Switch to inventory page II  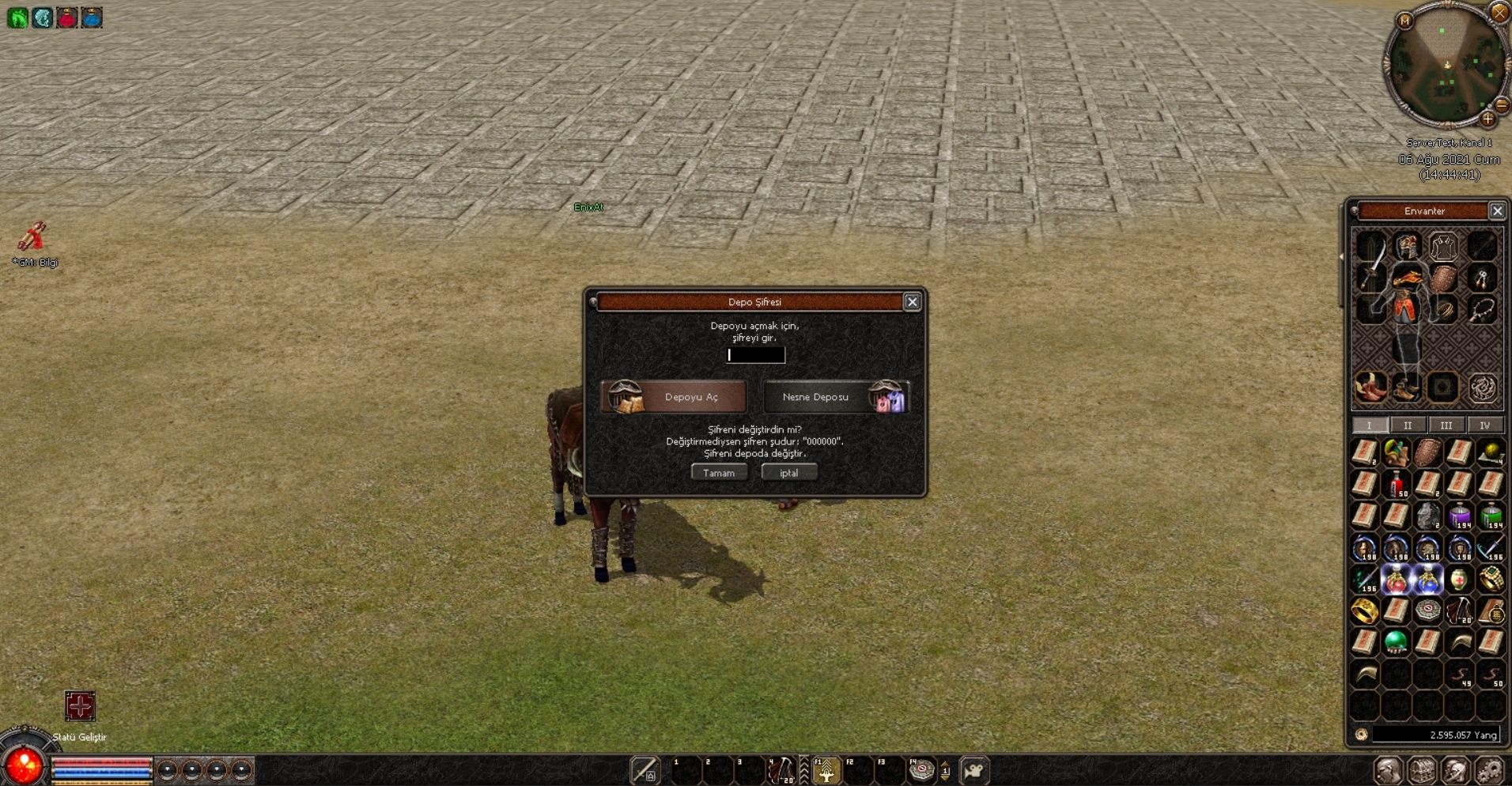1408,425
